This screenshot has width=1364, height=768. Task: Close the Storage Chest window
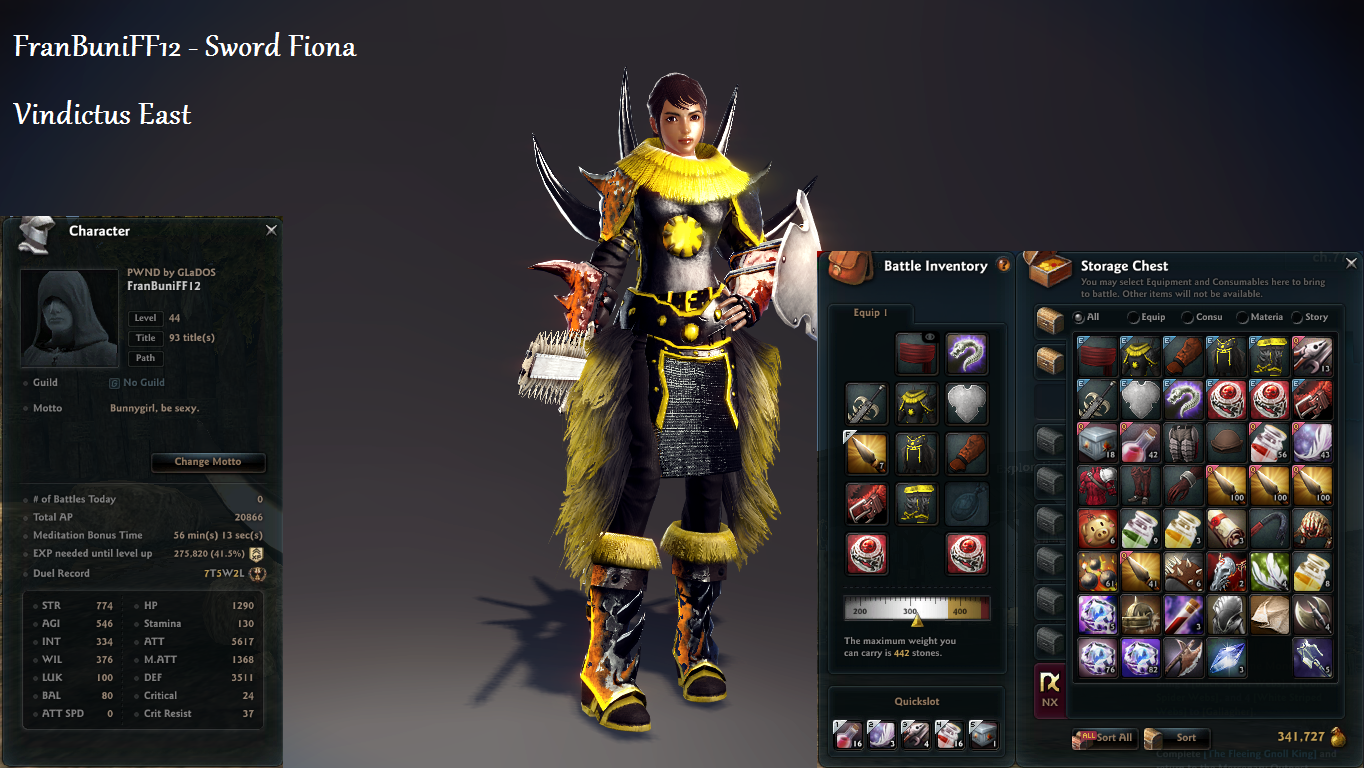click(1351, 264)
